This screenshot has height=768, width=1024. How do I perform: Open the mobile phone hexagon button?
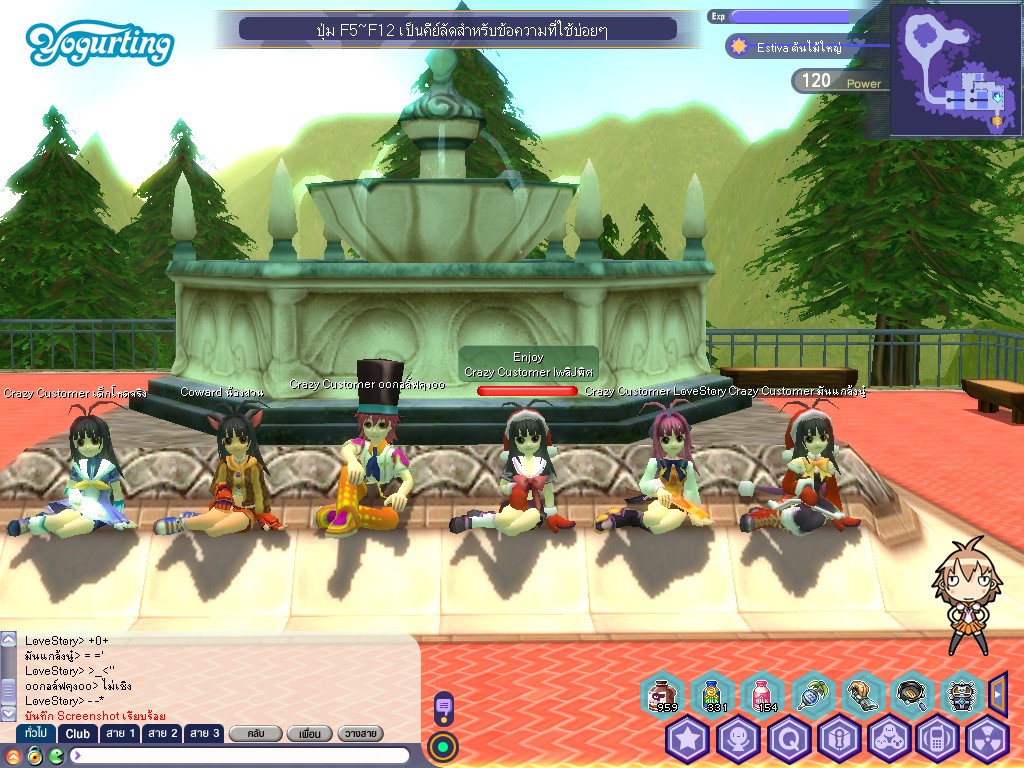click(x=938, y=740)
